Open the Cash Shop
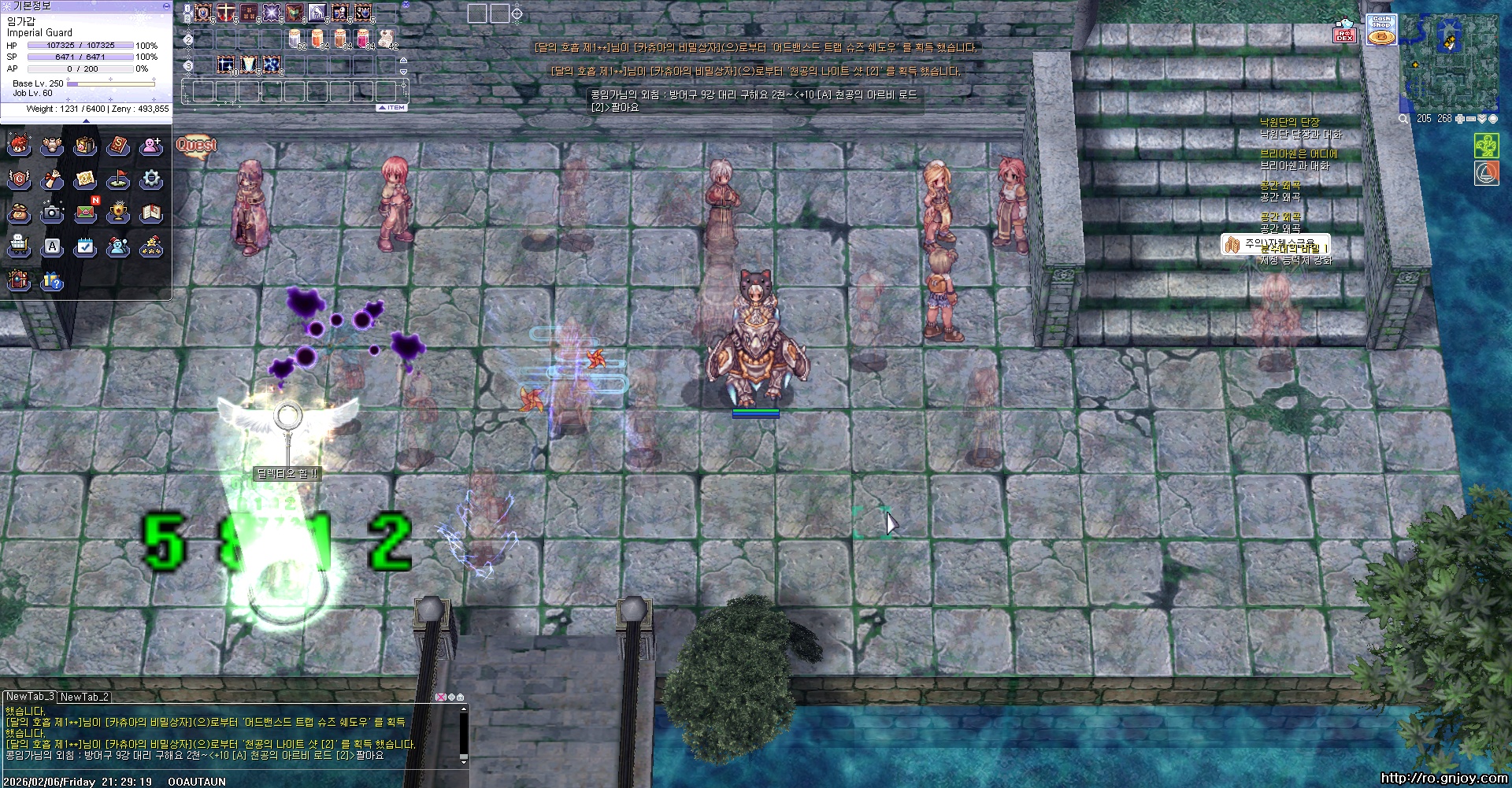The height and width of the screenshot is (788, 1512). pyautogui.click(x=1381, y=31)
